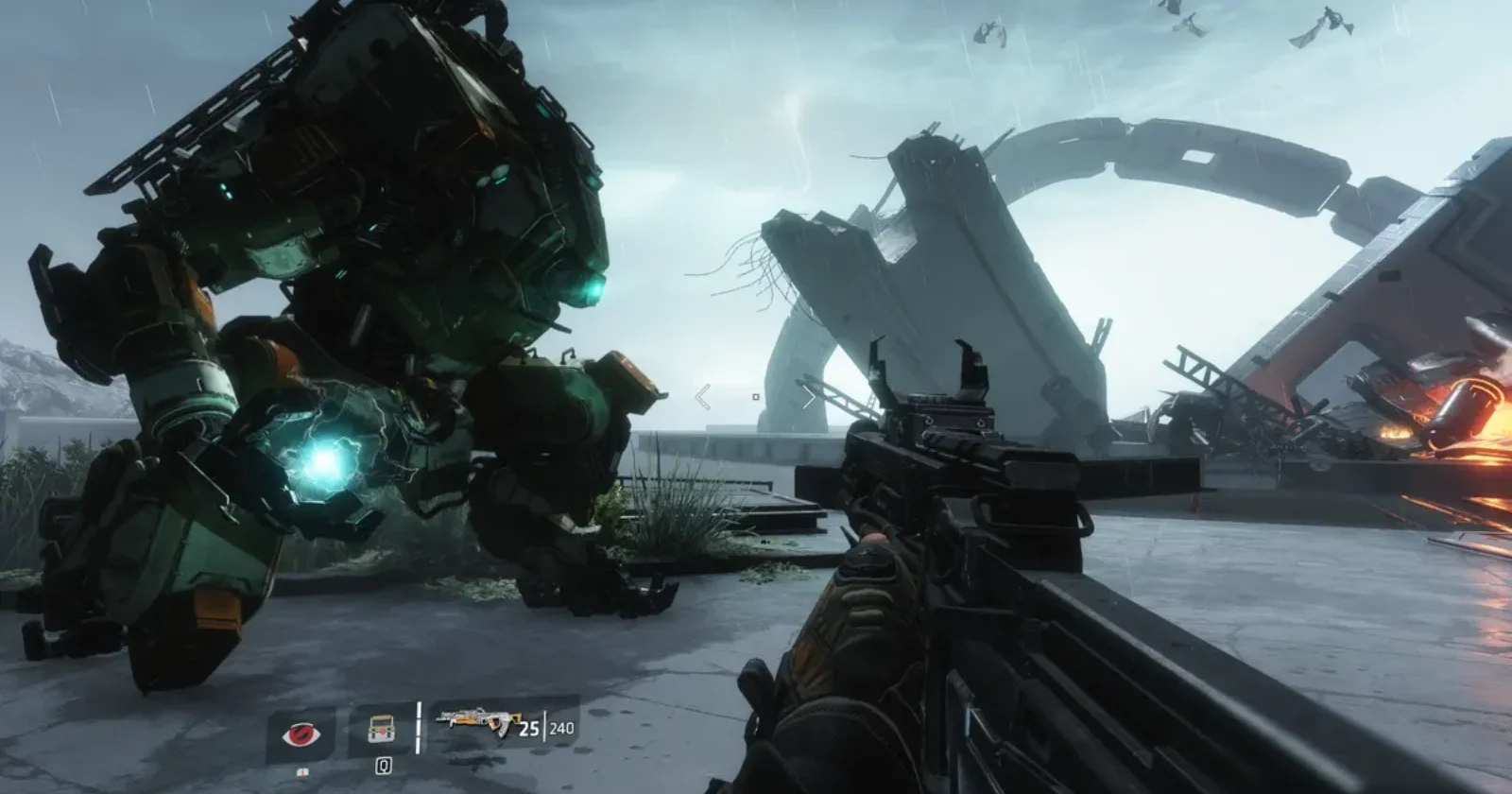The width and height of the screenshot is (1512, 794).
Task: Select the satchel kit ordnance slot
Action: point(383,731)
